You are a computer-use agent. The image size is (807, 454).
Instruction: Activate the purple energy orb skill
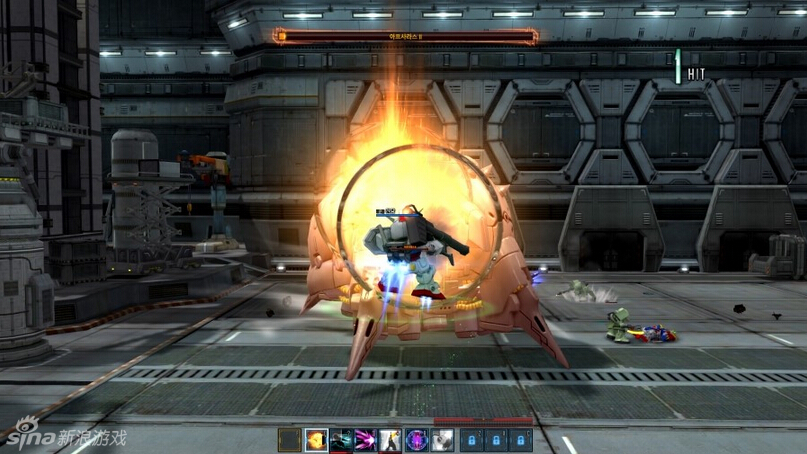416,440
